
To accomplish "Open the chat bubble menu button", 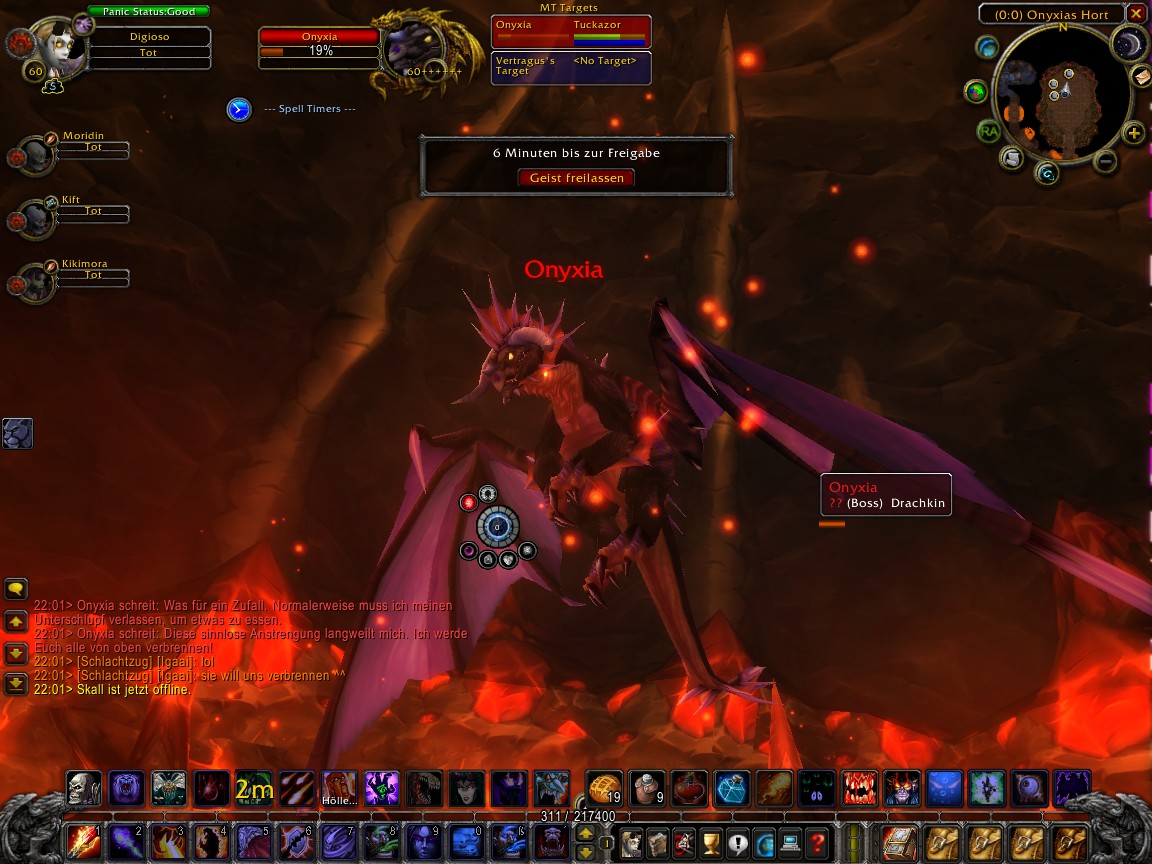I will (x=16, y=589).
